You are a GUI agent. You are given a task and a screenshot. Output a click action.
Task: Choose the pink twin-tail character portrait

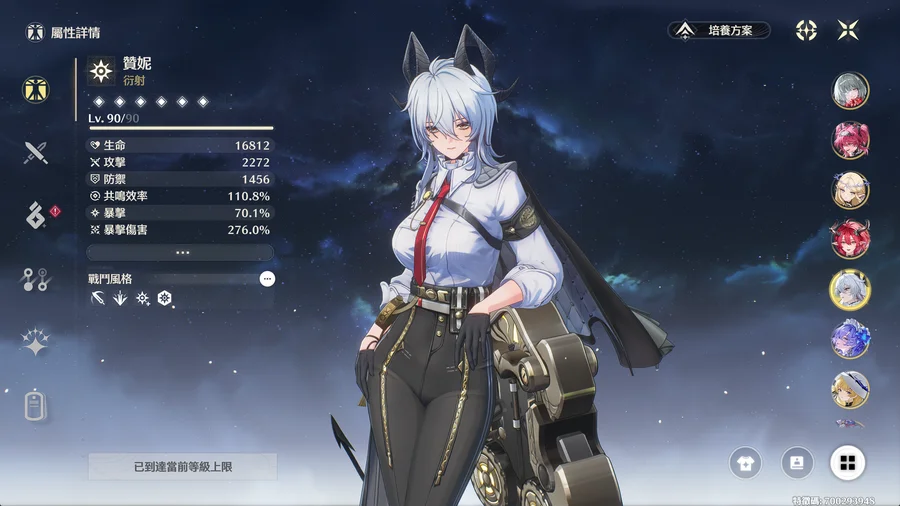point(850,140)
